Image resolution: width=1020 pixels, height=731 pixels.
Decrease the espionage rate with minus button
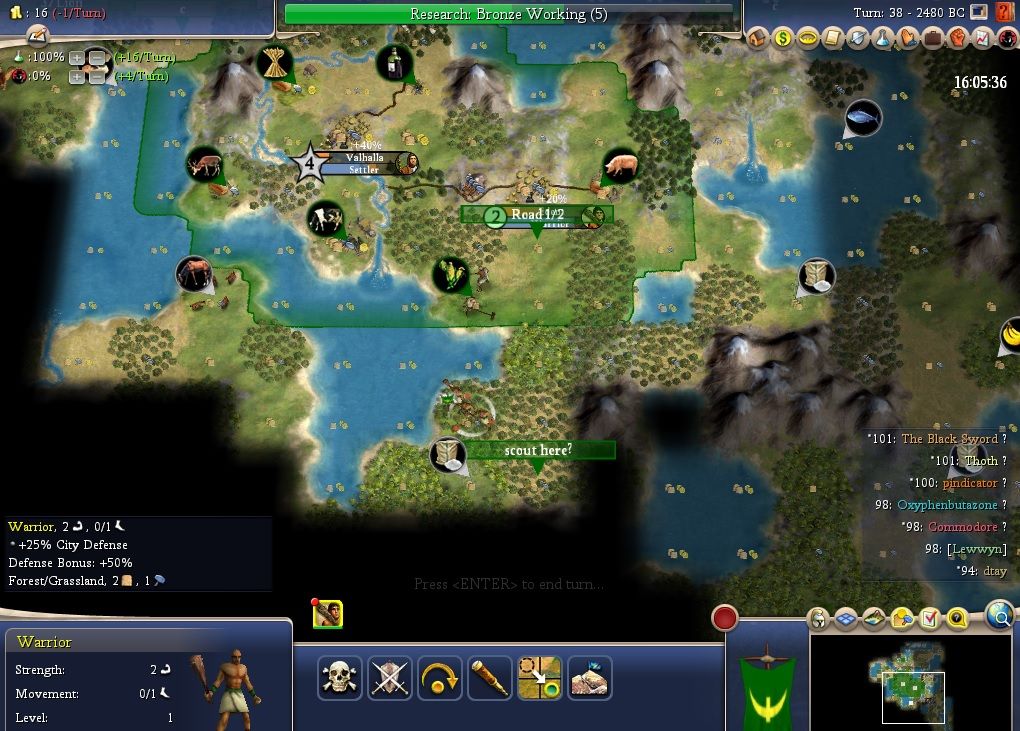(96, 76)
